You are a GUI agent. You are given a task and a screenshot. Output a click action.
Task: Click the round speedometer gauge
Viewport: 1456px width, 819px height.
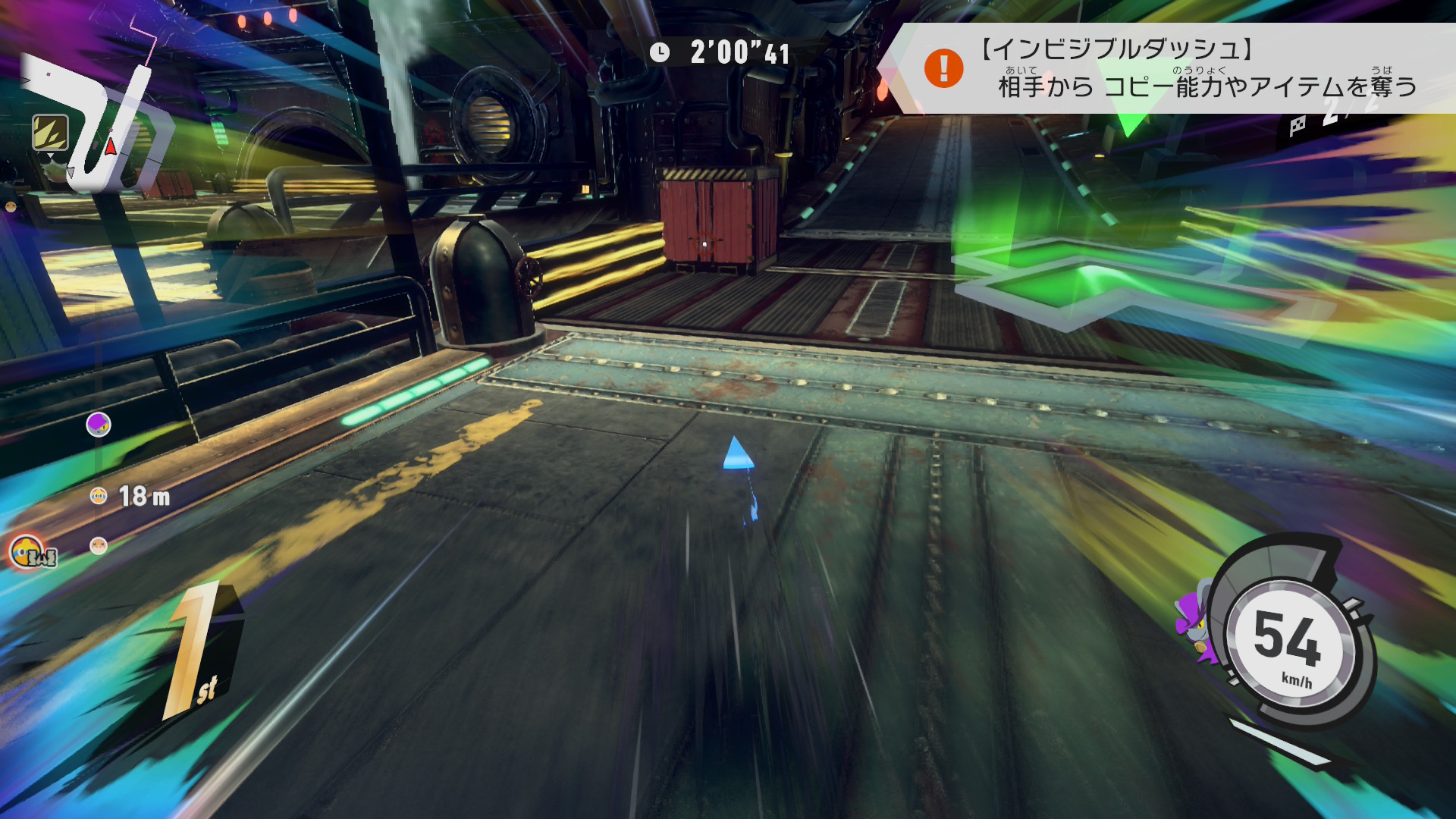1289,641
